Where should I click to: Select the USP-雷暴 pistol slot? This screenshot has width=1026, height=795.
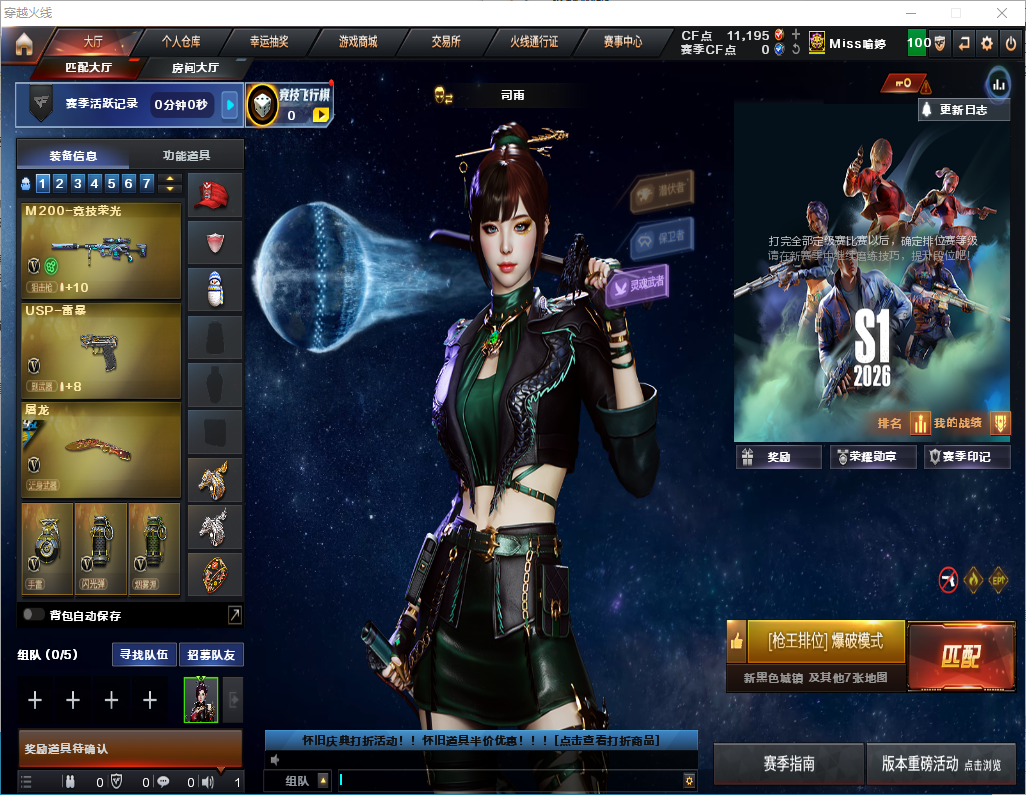click(101, 350)
